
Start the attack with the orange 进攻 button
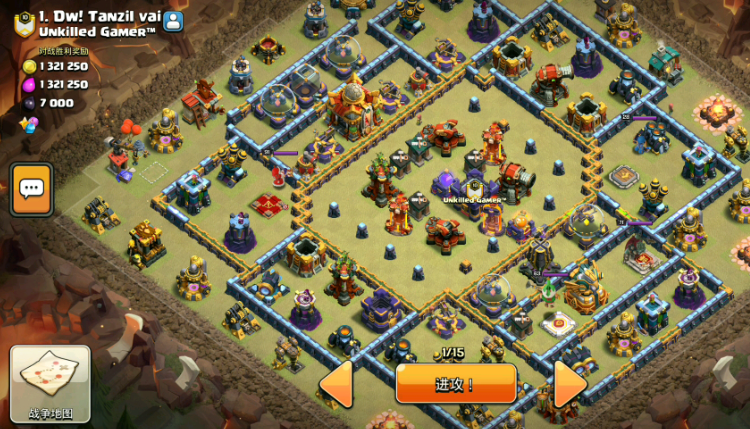tap(456, 383)
